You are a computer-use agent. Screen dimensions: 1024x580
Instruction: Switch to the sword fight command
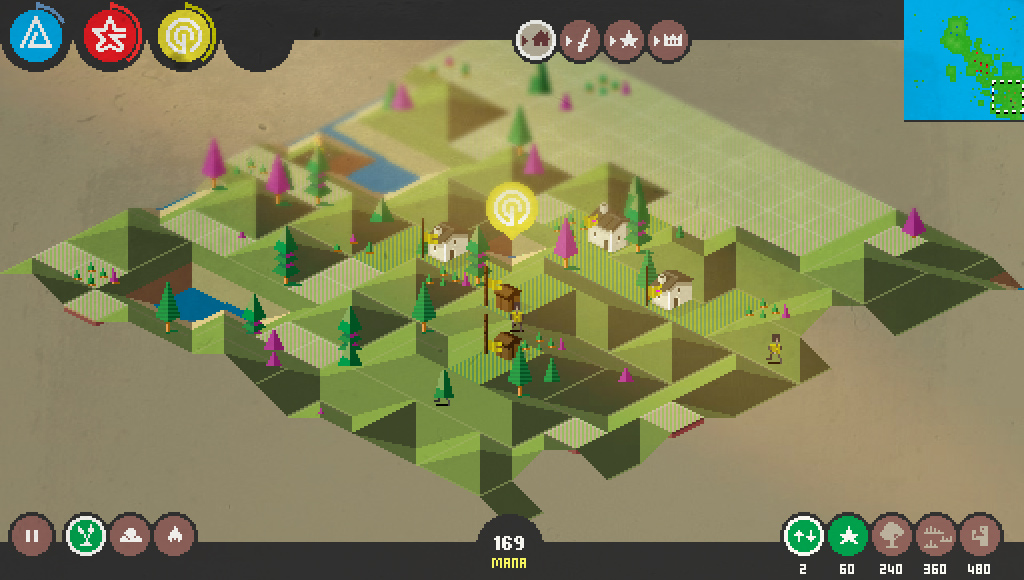[x=579, y=41]
